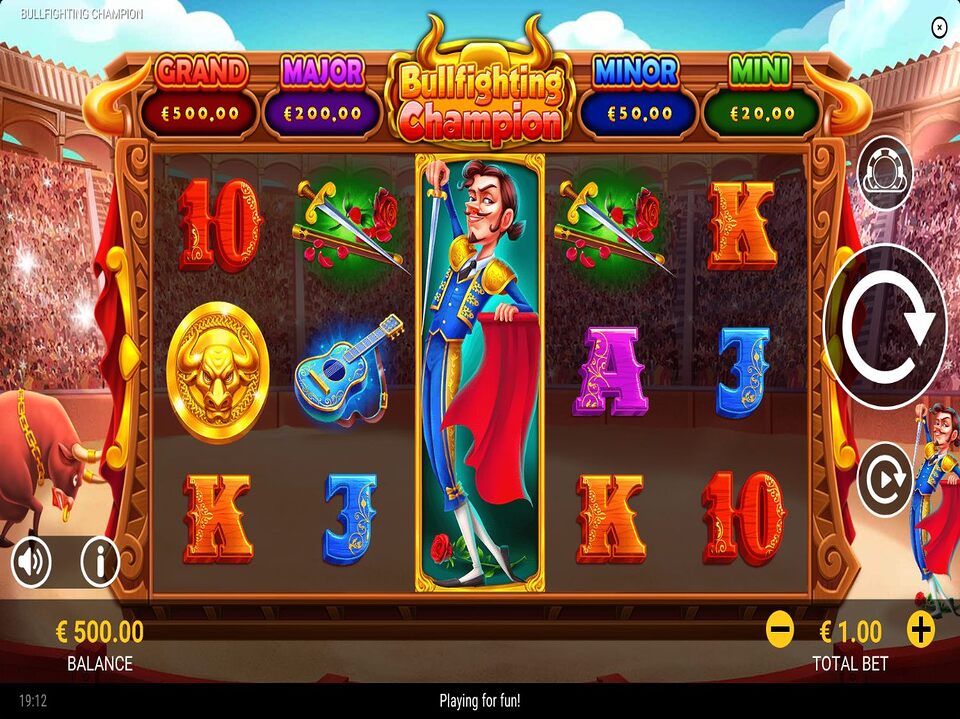The width and height of the screenshot is (960, 719).
Task: Increase total bet with the plus button
Action: 921,630
